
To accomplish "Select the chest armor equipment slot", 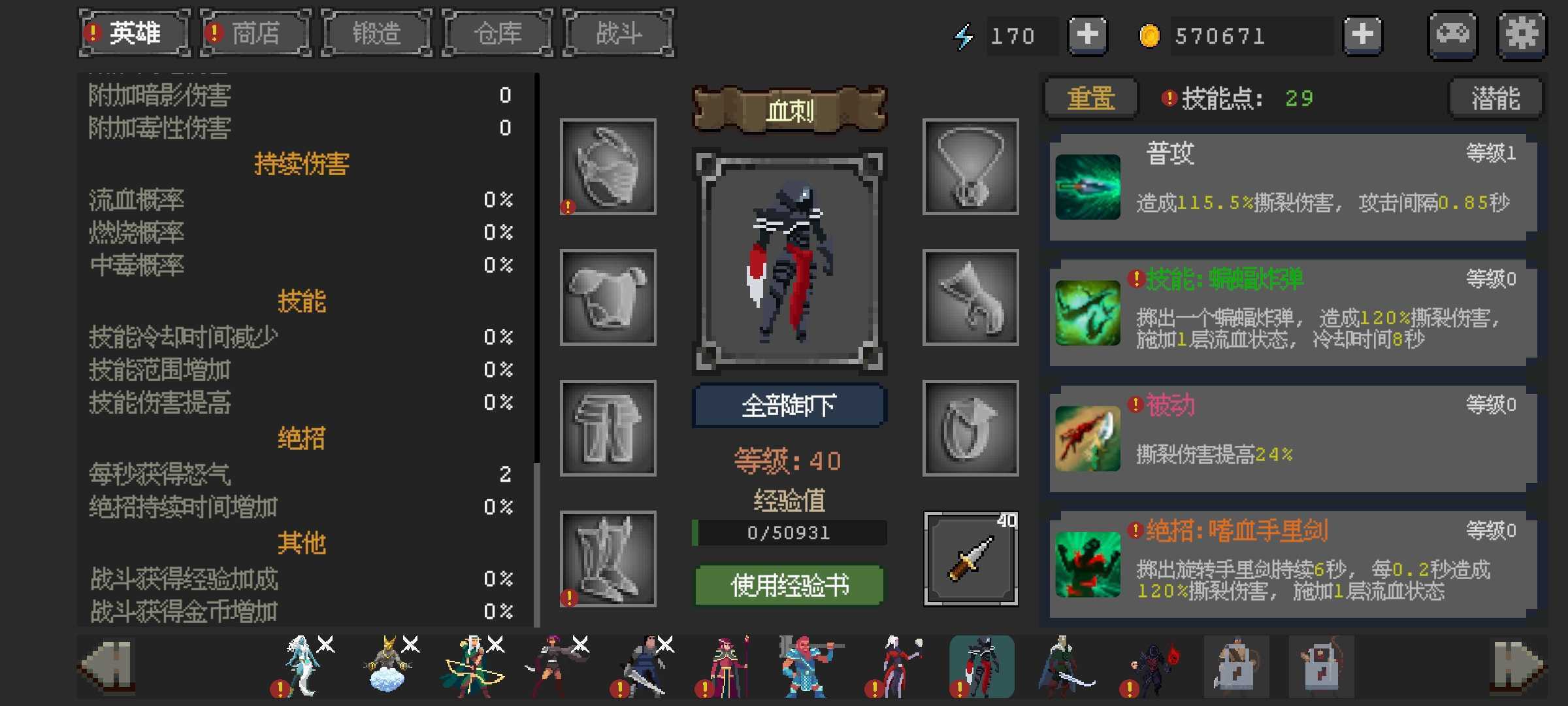I will [608, 297].
